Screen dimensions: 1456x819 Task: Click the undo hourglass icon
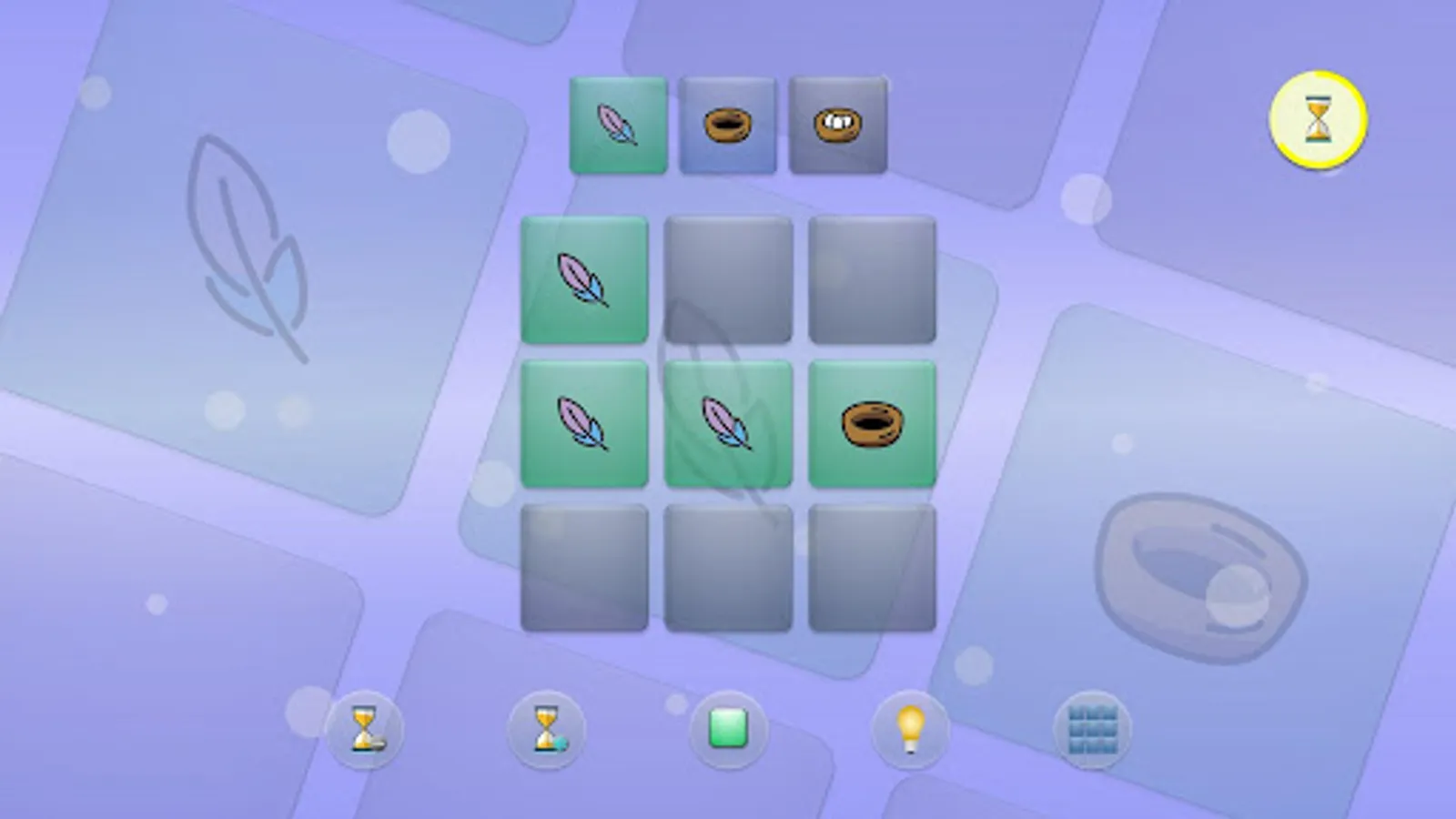(365, 729)
